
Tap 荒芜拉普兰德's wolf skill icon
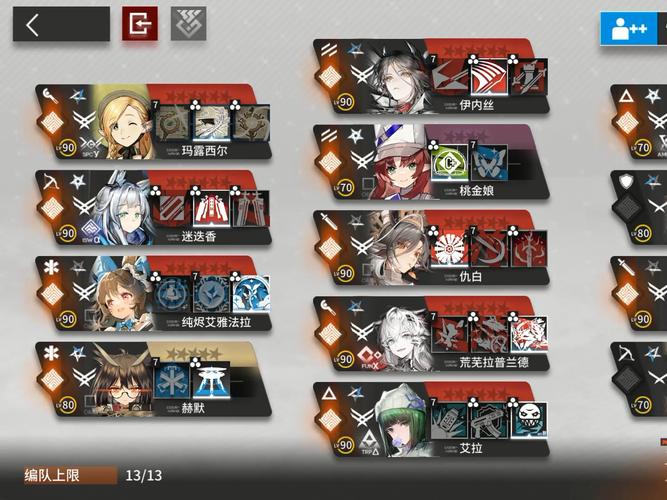(x=529, y=334)
